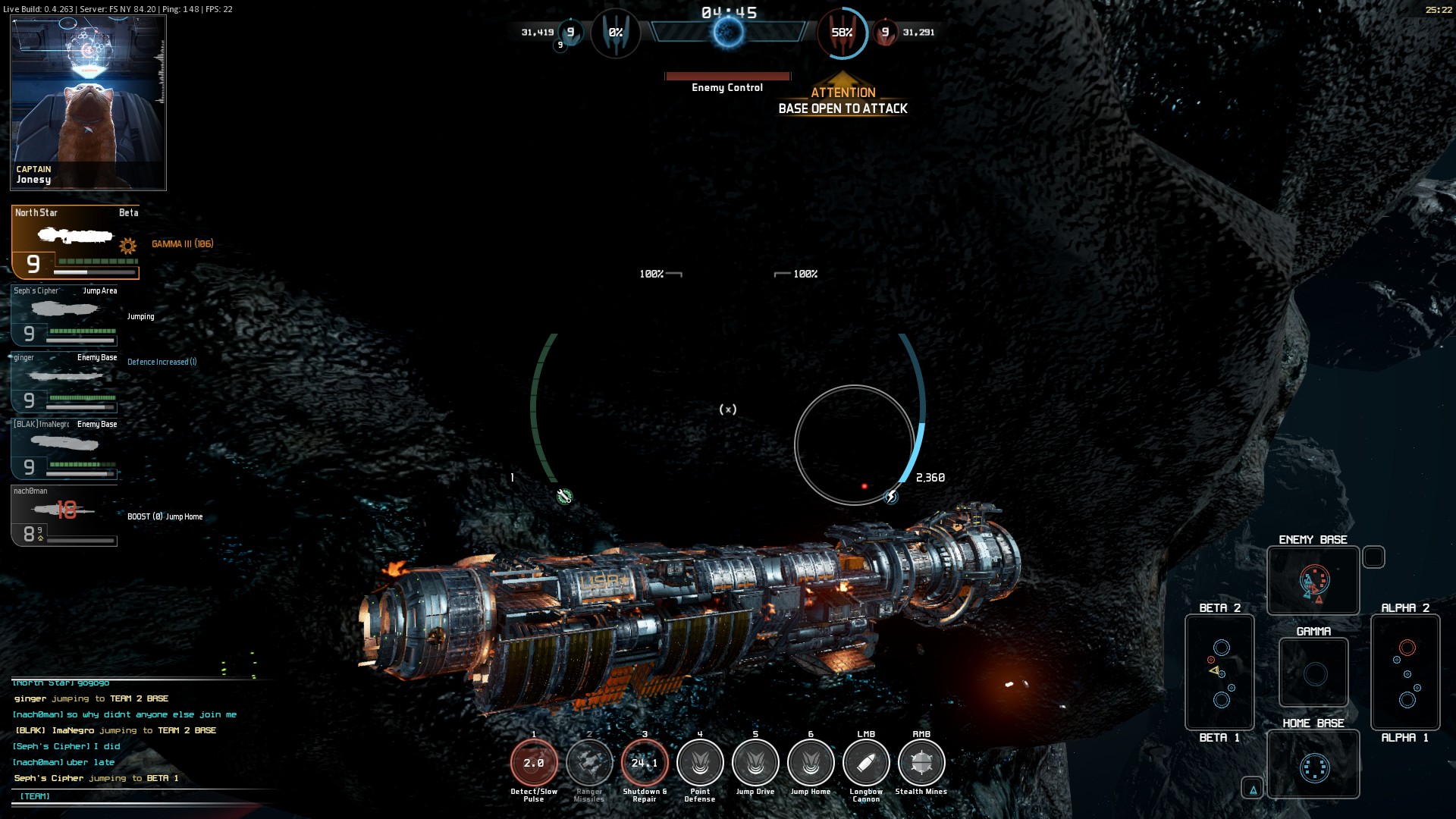Select the Home Base sector map
1456x819 pixels.
[x=1313, y=766]
